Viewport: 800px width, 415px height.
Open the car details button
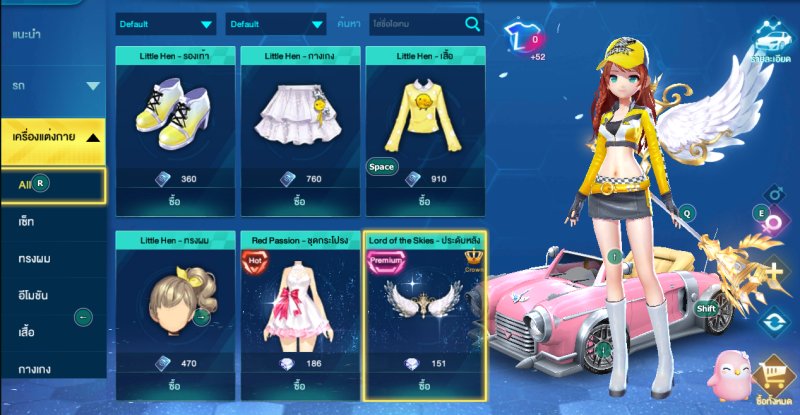[770, 42]
